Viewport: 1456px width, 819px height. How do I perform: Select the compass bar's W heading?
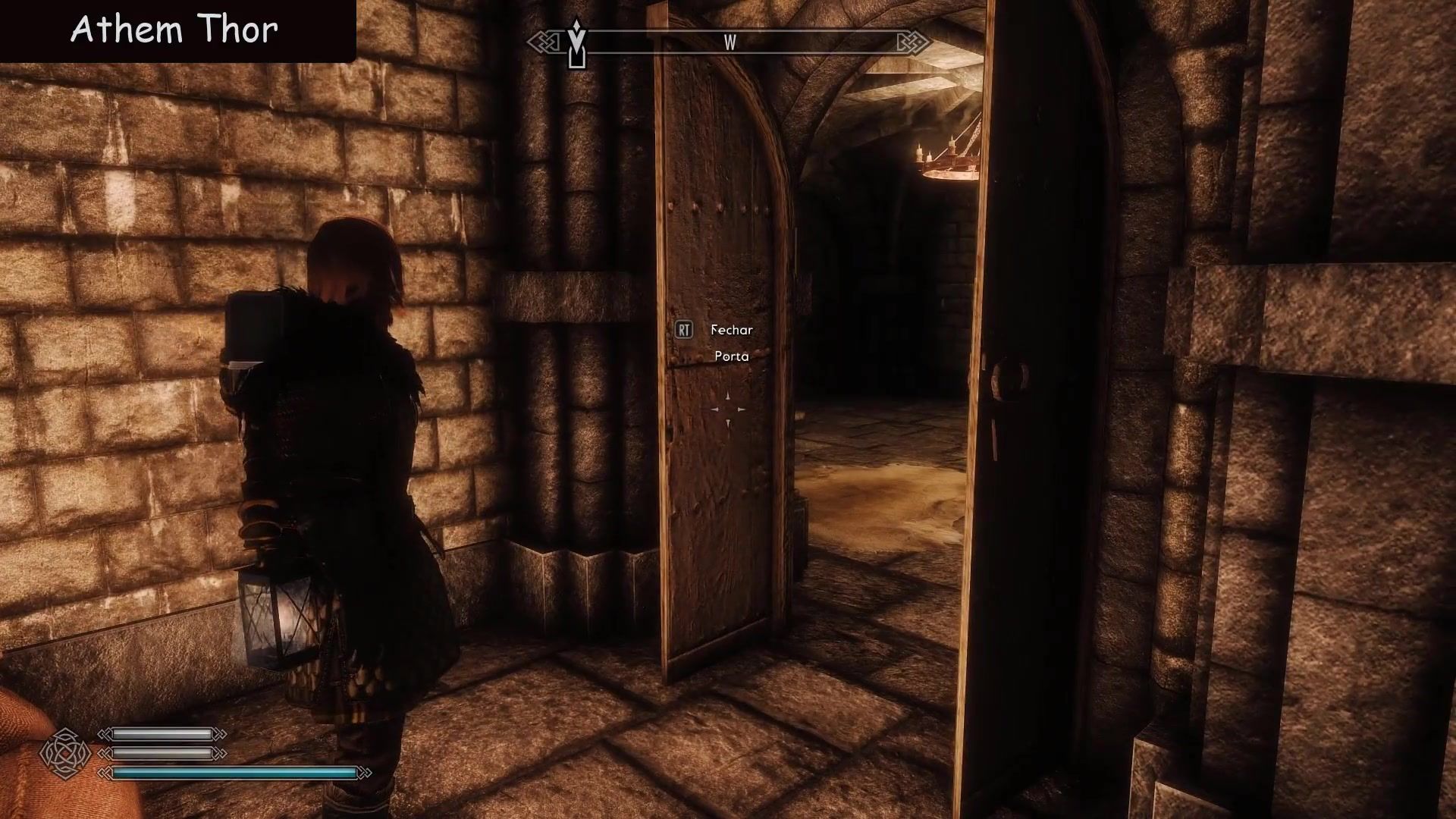coord(730,43)
